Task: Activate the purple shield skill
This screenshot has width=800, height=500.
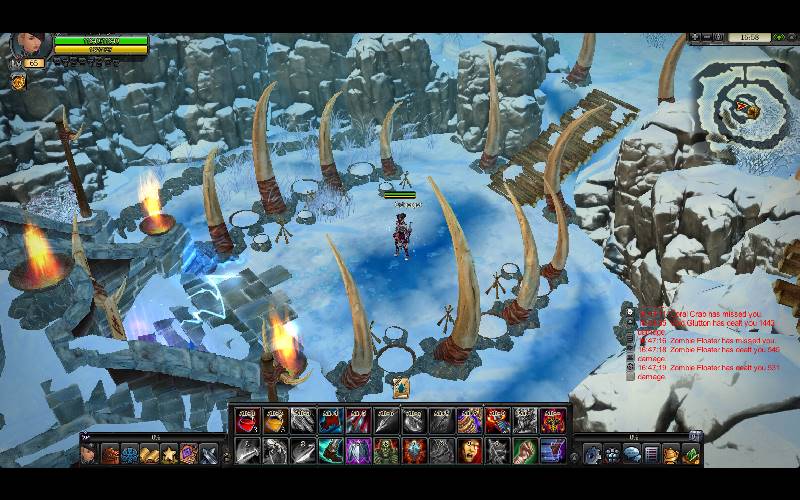Action: pos(358,451)
